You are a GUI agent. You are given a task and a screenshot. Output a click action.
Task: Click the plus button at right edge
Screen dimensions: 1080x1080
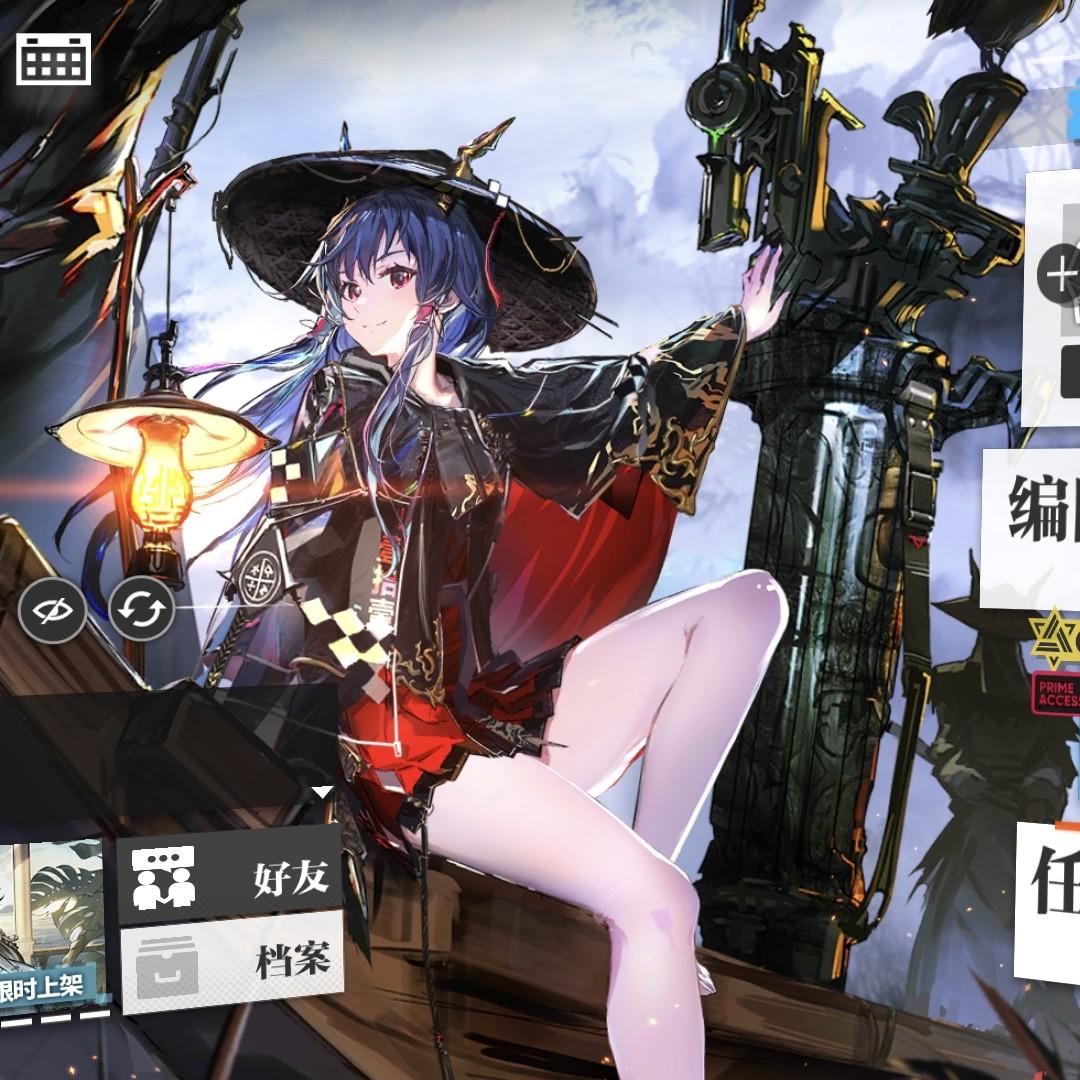click(x=1059, y=274)
